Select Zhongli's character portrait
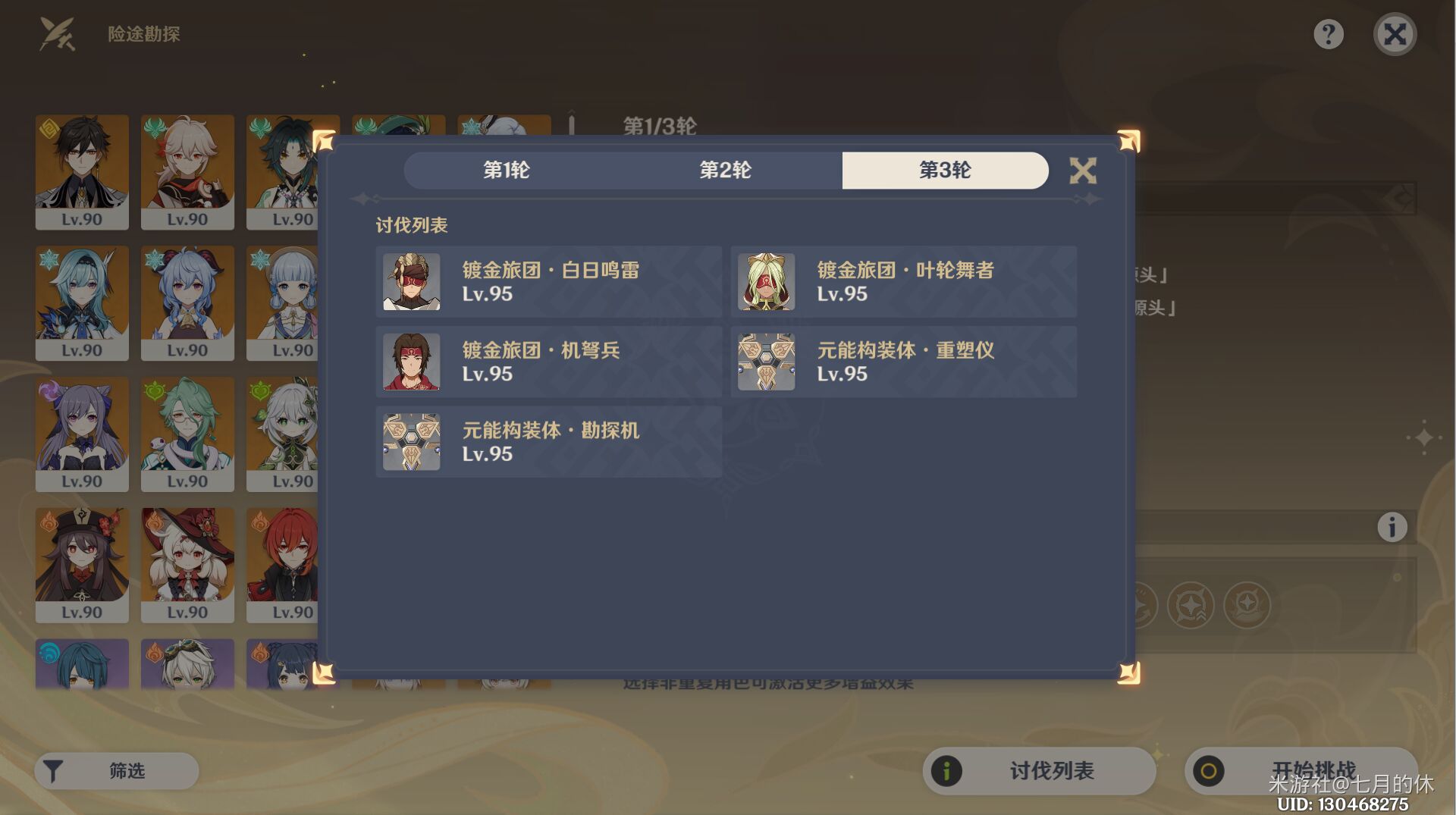 [x=82, y=173]
